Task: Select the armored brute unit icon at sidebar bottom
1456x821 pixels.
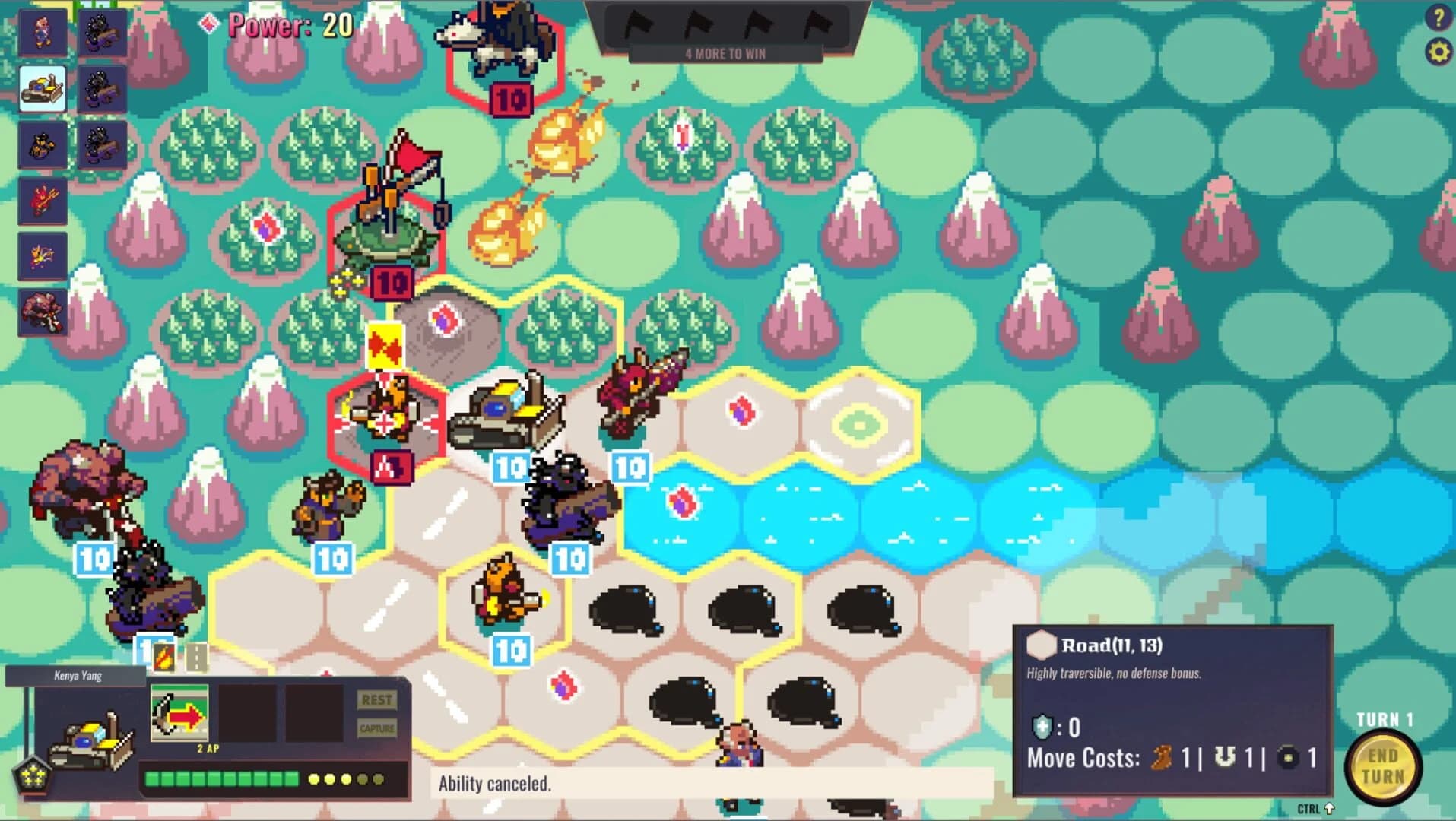Action: coord(42,311)
